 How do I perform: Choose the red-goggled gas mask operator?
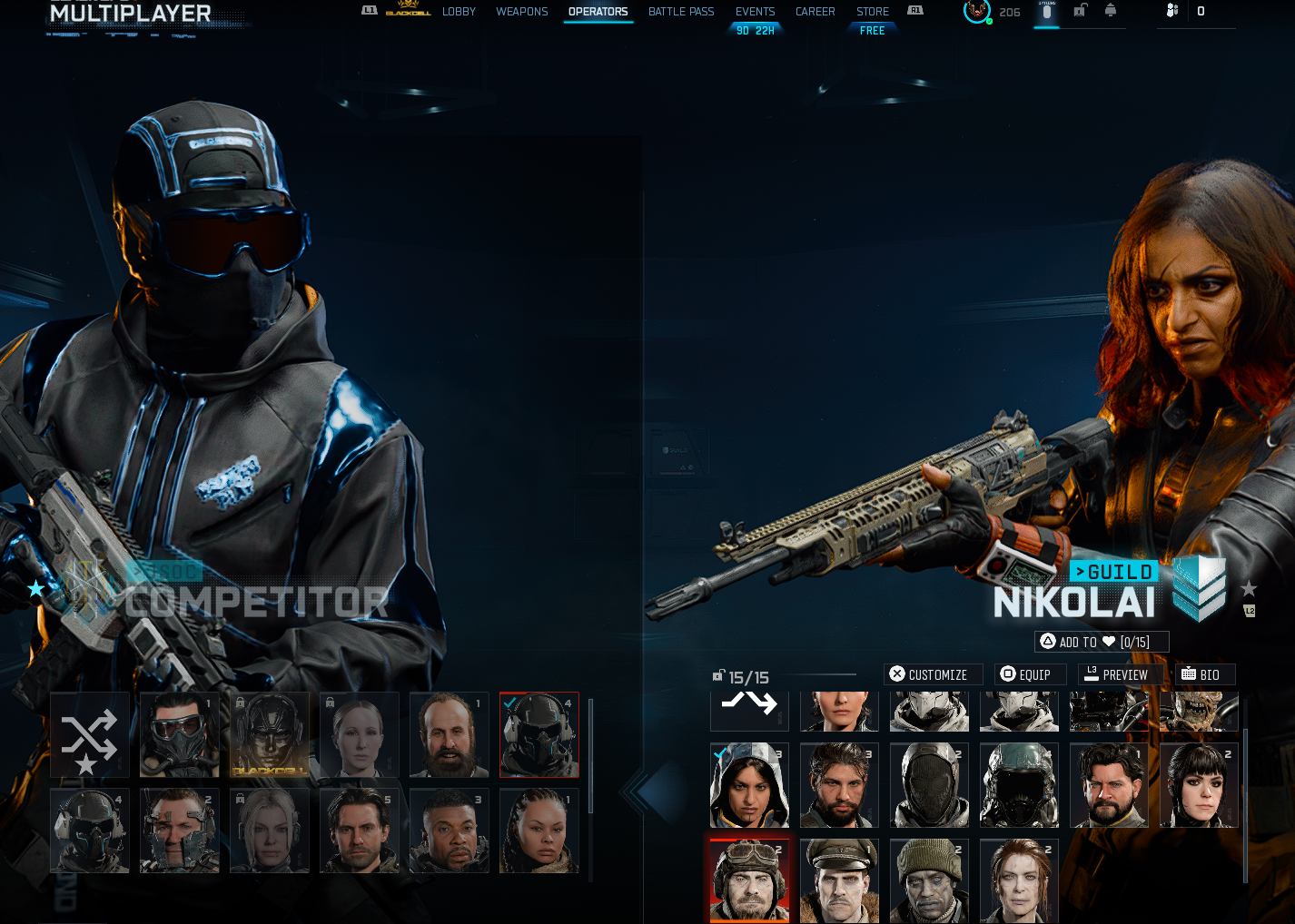[x=180, y=735]
